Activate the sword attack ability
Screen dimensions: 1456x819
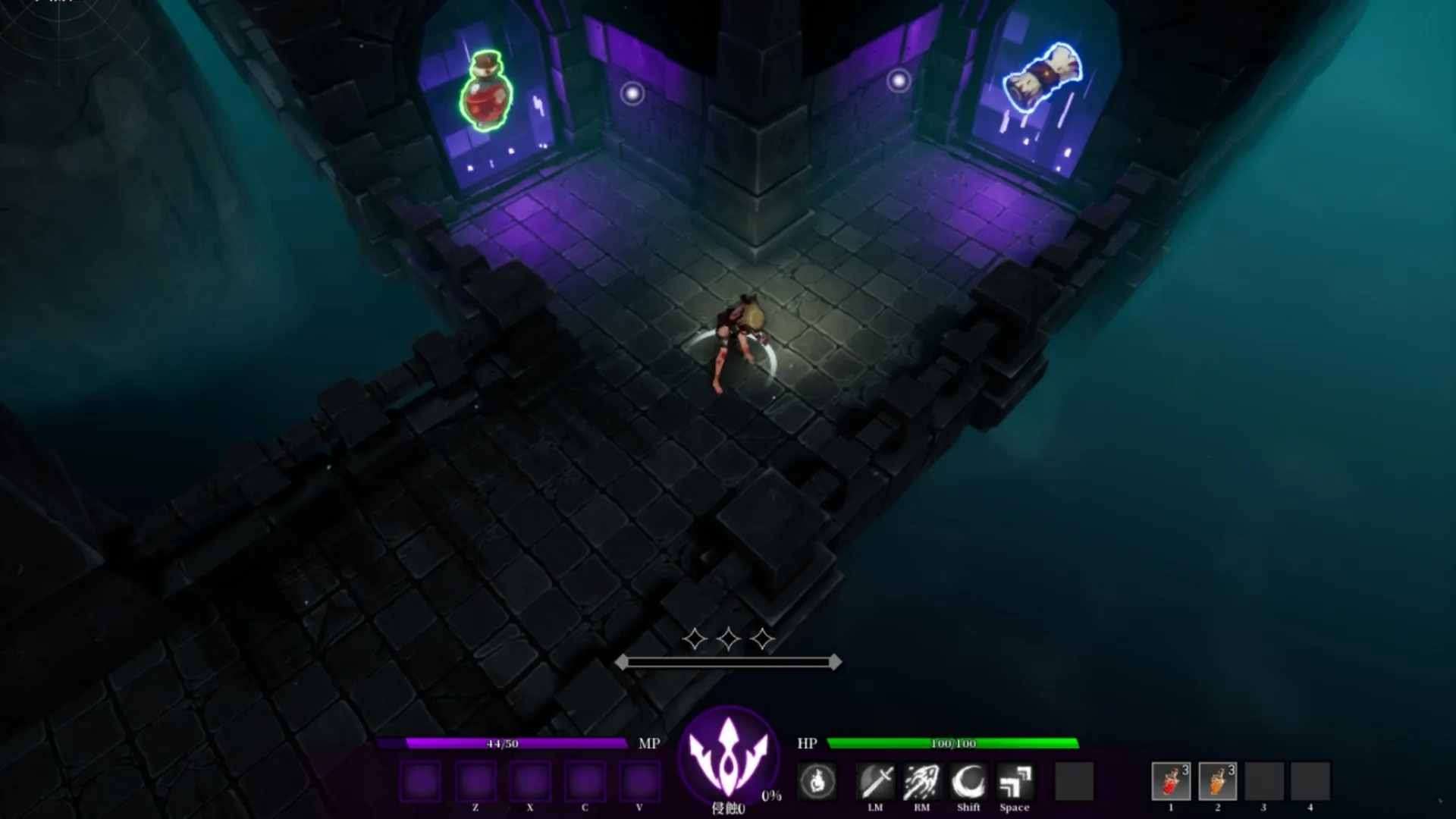[x=875, y=781]
